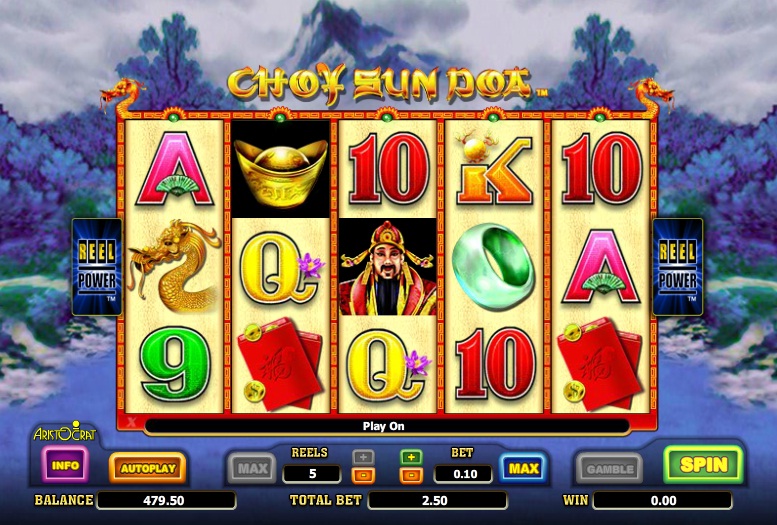Increase the bet with the green plus
777x525 pixels.
[410, 457]
